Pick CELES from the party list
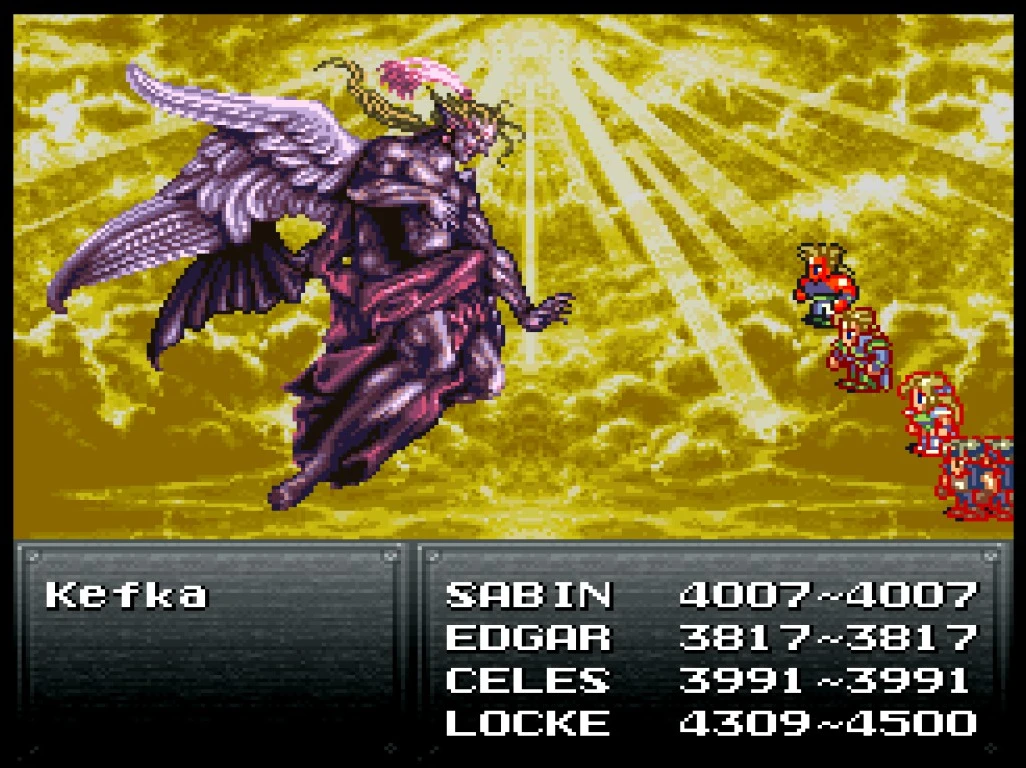The image size is (1026, 768). click(528, 680)
